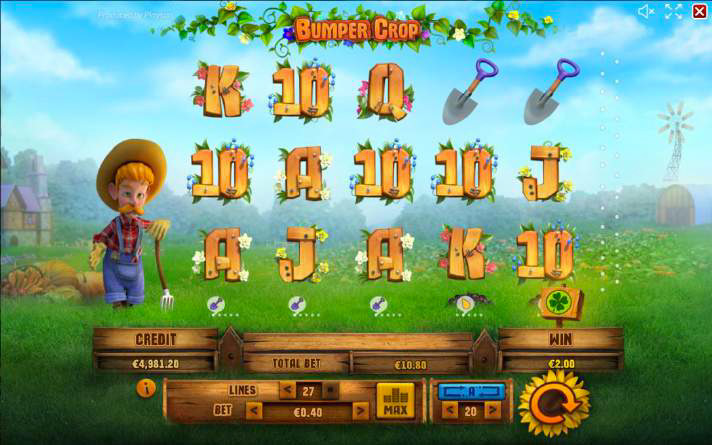Reduce the autoplay spin count

(x=447, y=410)
